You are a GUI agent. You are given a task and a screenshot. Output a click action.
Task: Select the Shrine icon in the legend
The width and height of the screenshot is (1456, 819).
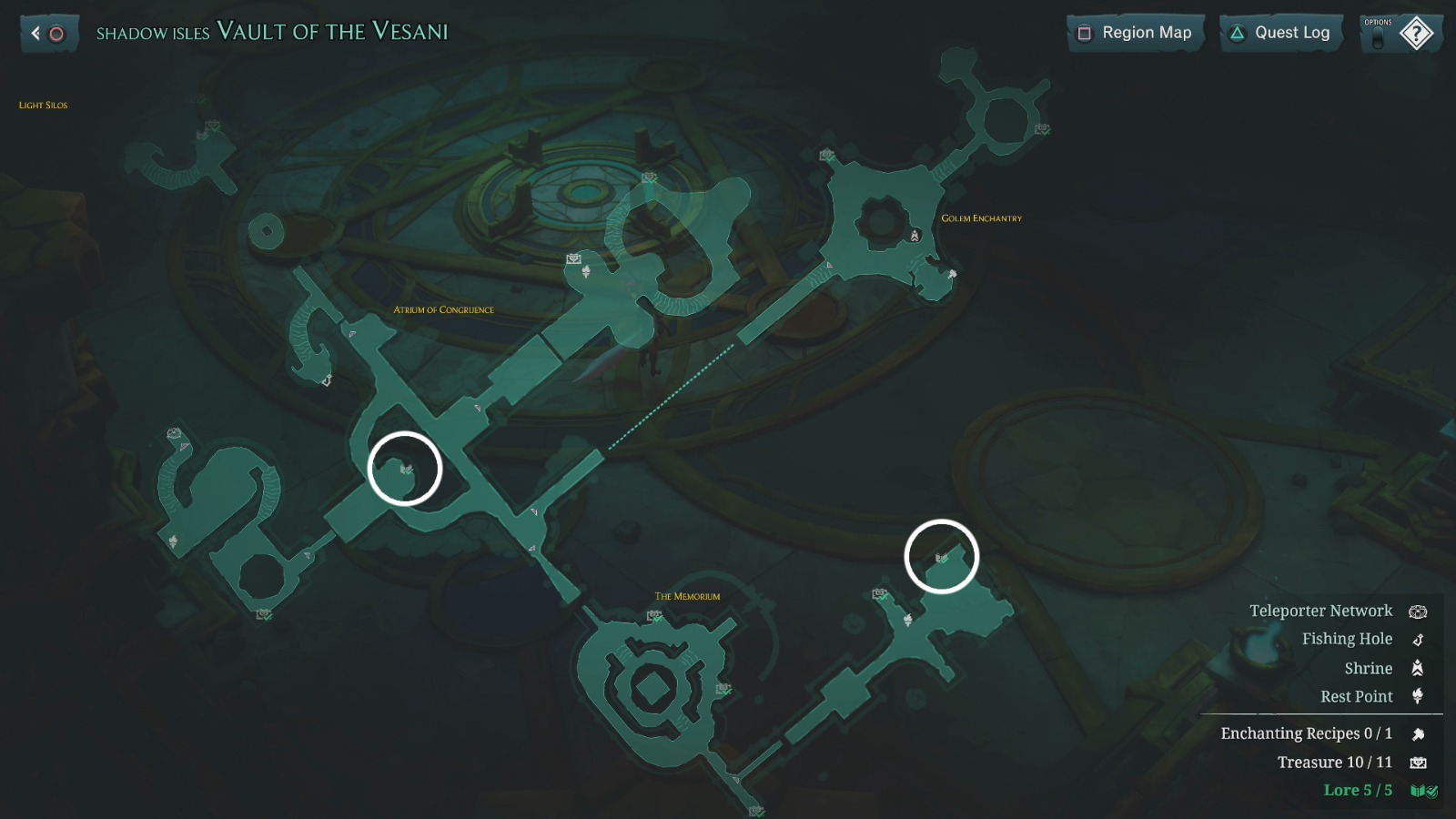1418,668
